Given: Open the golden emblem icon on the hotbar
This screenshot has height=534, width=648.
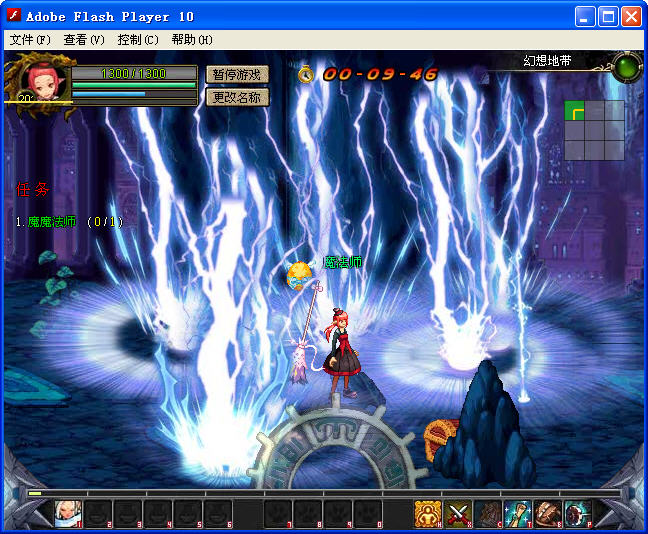Looking at the screenshot, I should [428, 514].
